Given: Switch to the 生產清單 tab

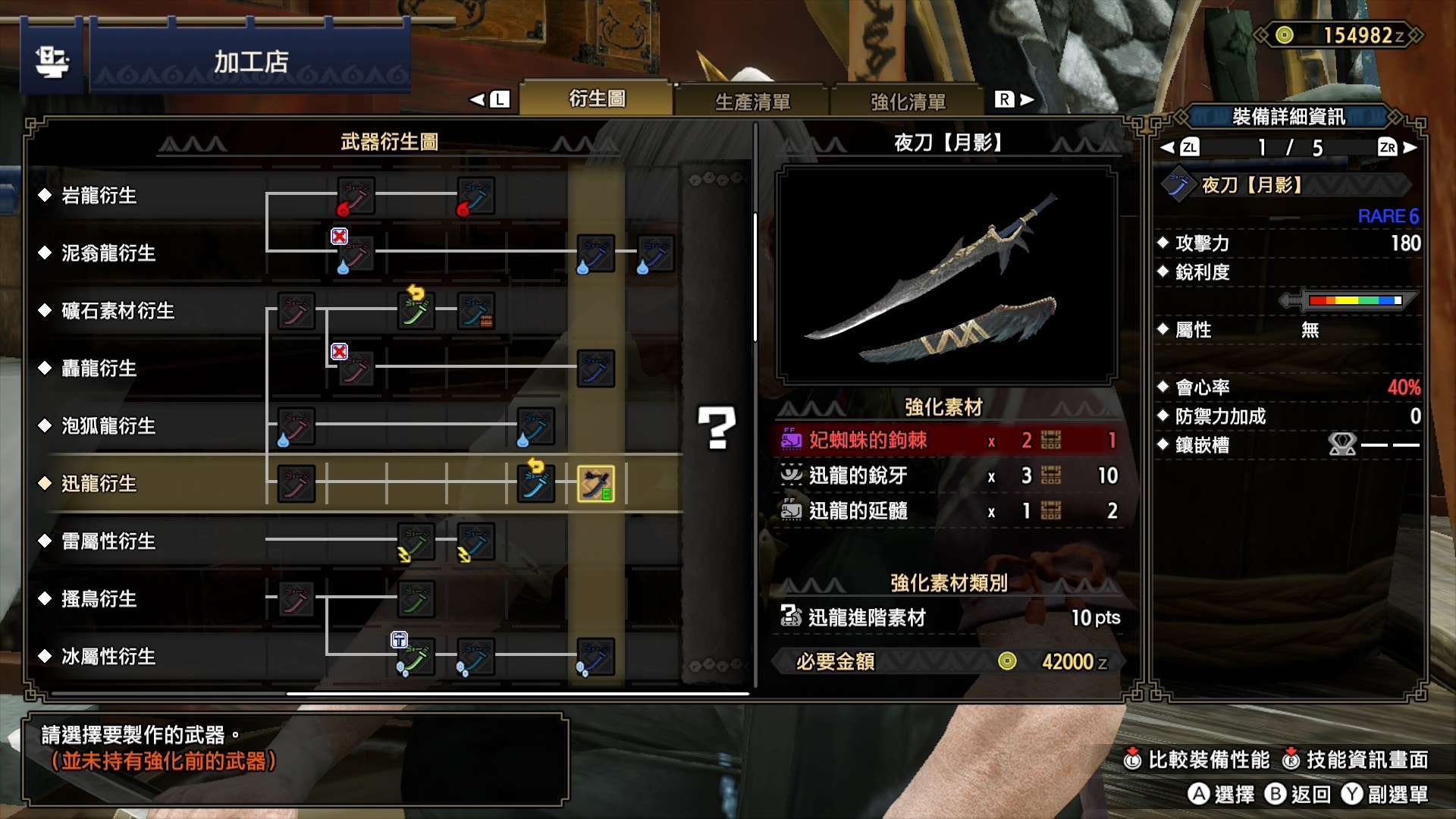Looking at the screenshot, I should tap(752, 101).
